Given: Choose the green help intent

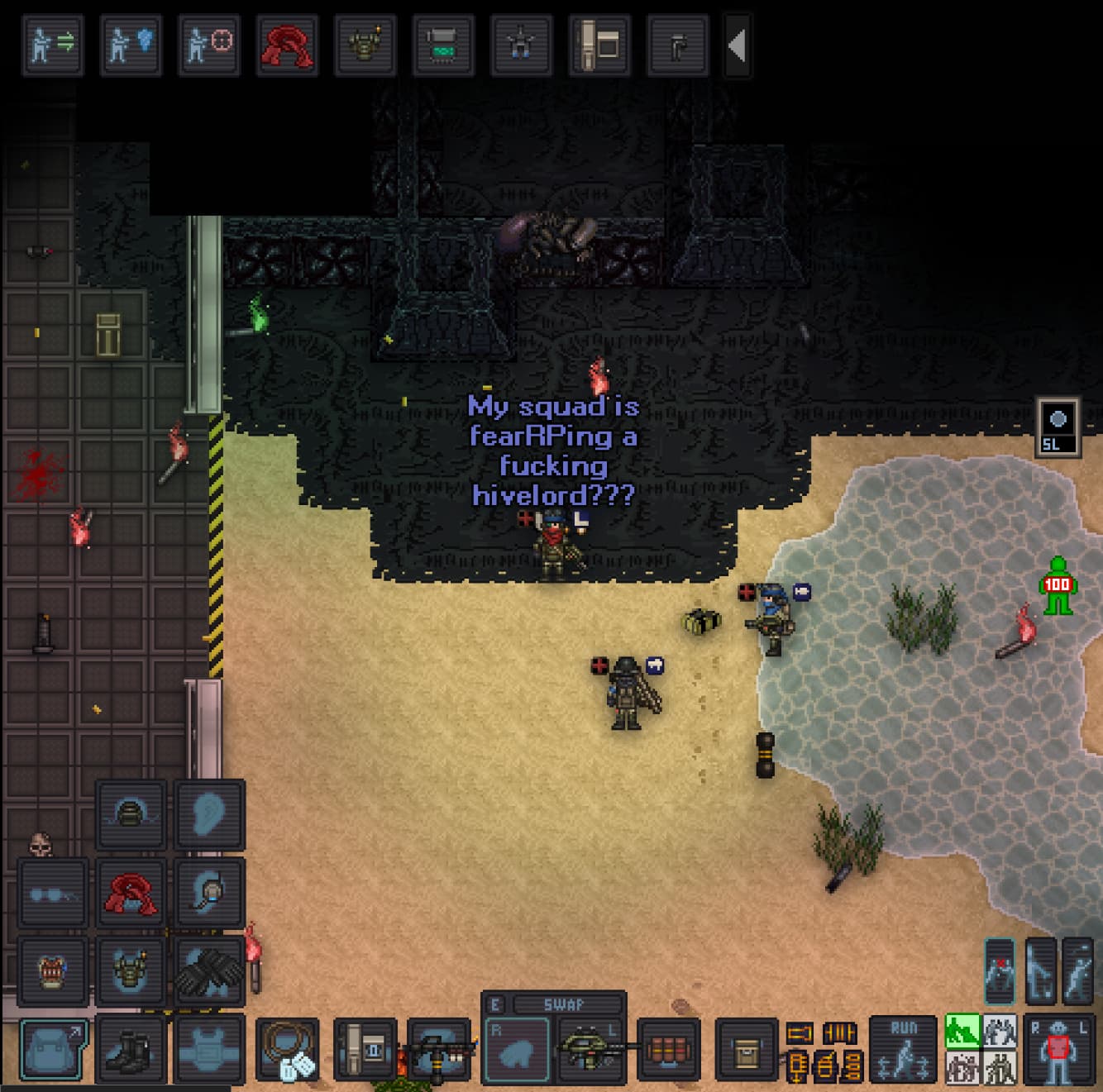Looking at the screenshot, I should click(x=962, y=1031).
